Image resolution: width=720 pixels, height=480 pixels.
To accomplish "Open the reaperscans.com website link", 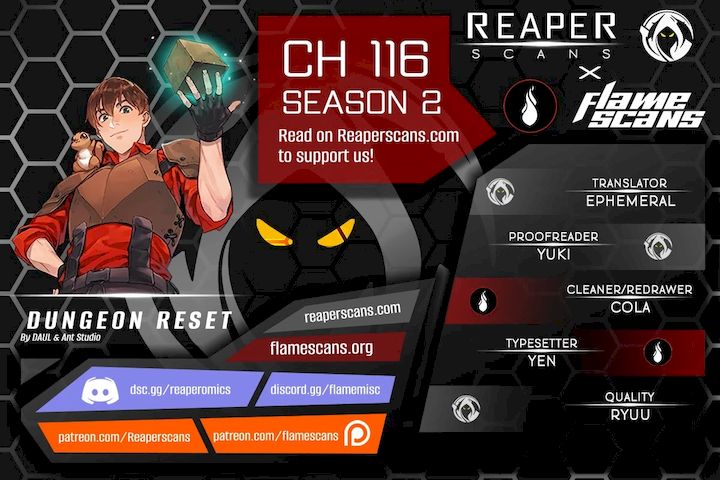I will 351,311.
